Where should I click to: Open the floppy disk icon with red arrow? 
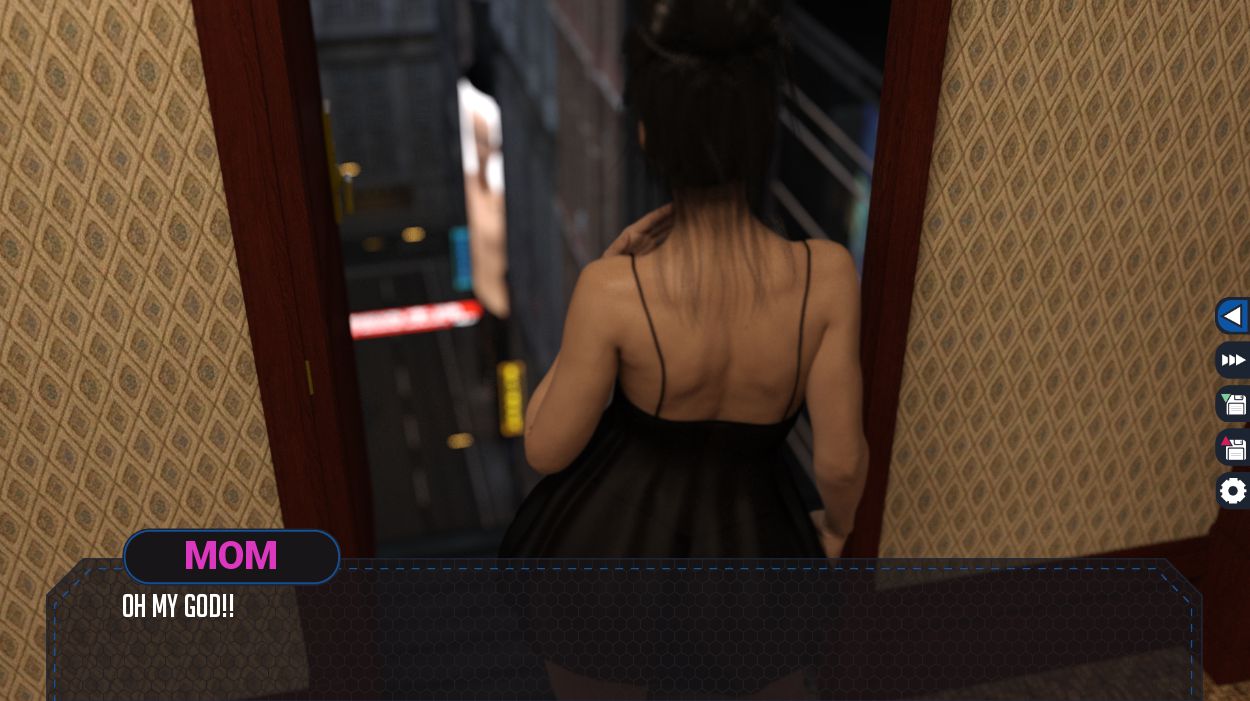[1233, 448]
